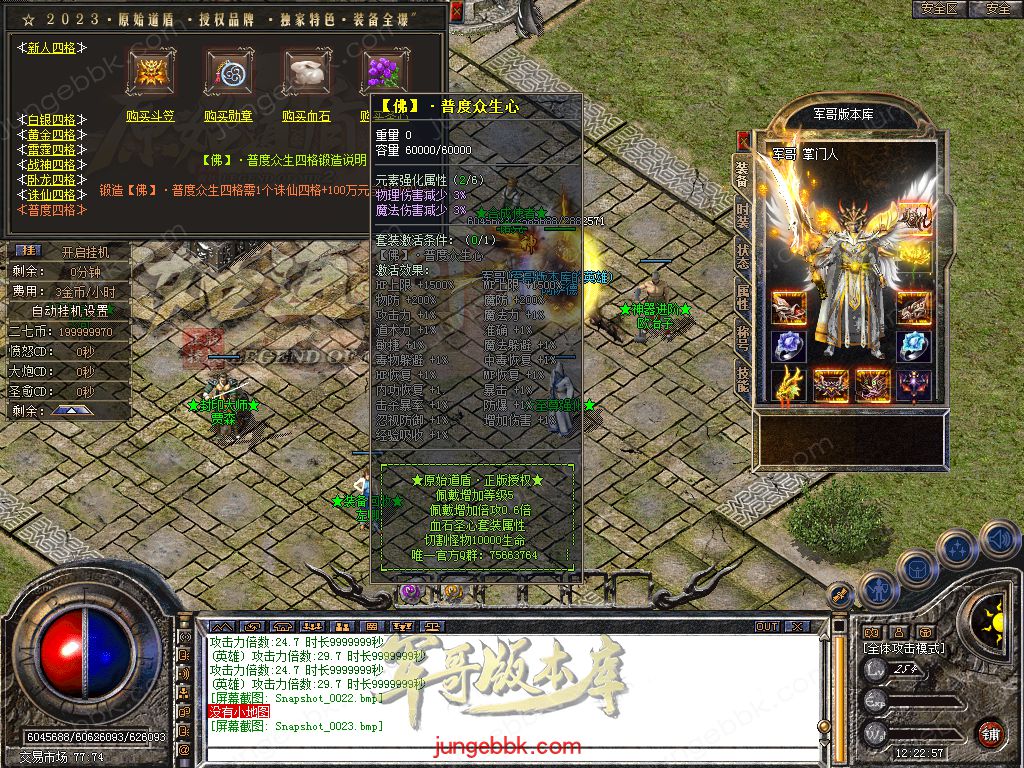Show the 技能 skills tab
The height and width of the screenshot is (768, 1024).
(x=743, y=380)
